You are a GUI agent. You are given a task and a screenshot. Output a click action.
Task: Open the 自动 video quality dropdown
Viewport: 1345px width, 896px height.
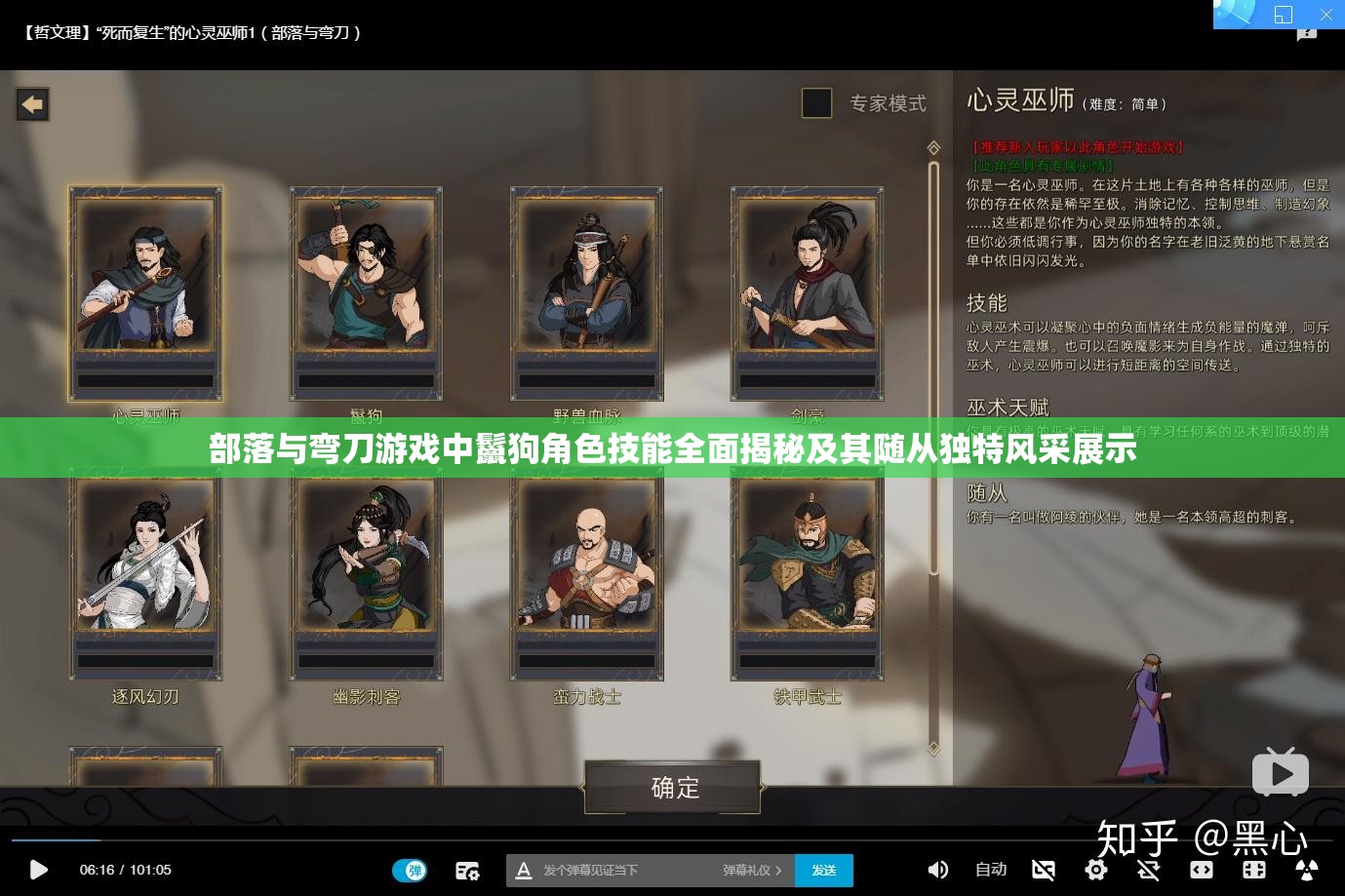point(990,870)
